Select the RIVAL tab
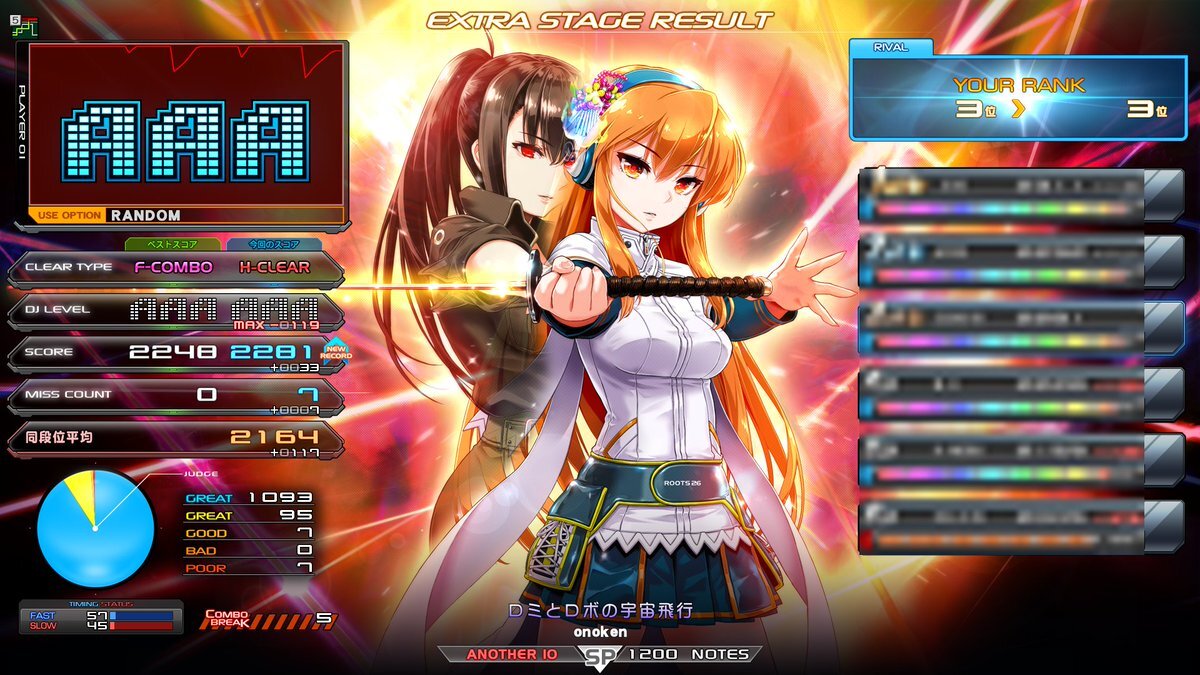The width and height of the screenshot is (1200, 675). coord(891,46)
